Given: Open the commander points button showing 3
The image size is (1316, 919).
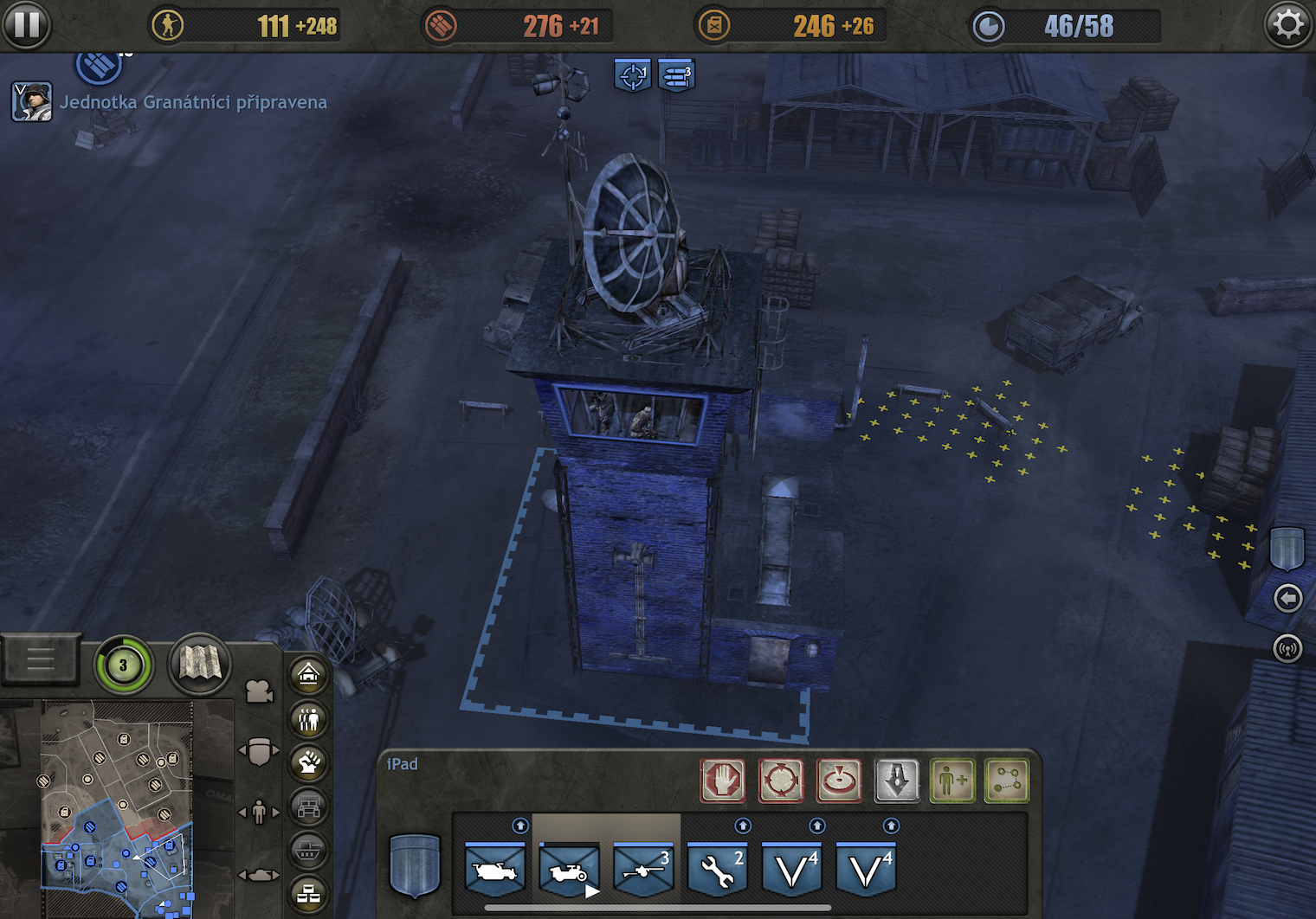Looking at the screenshot, I should click(123, 665).
